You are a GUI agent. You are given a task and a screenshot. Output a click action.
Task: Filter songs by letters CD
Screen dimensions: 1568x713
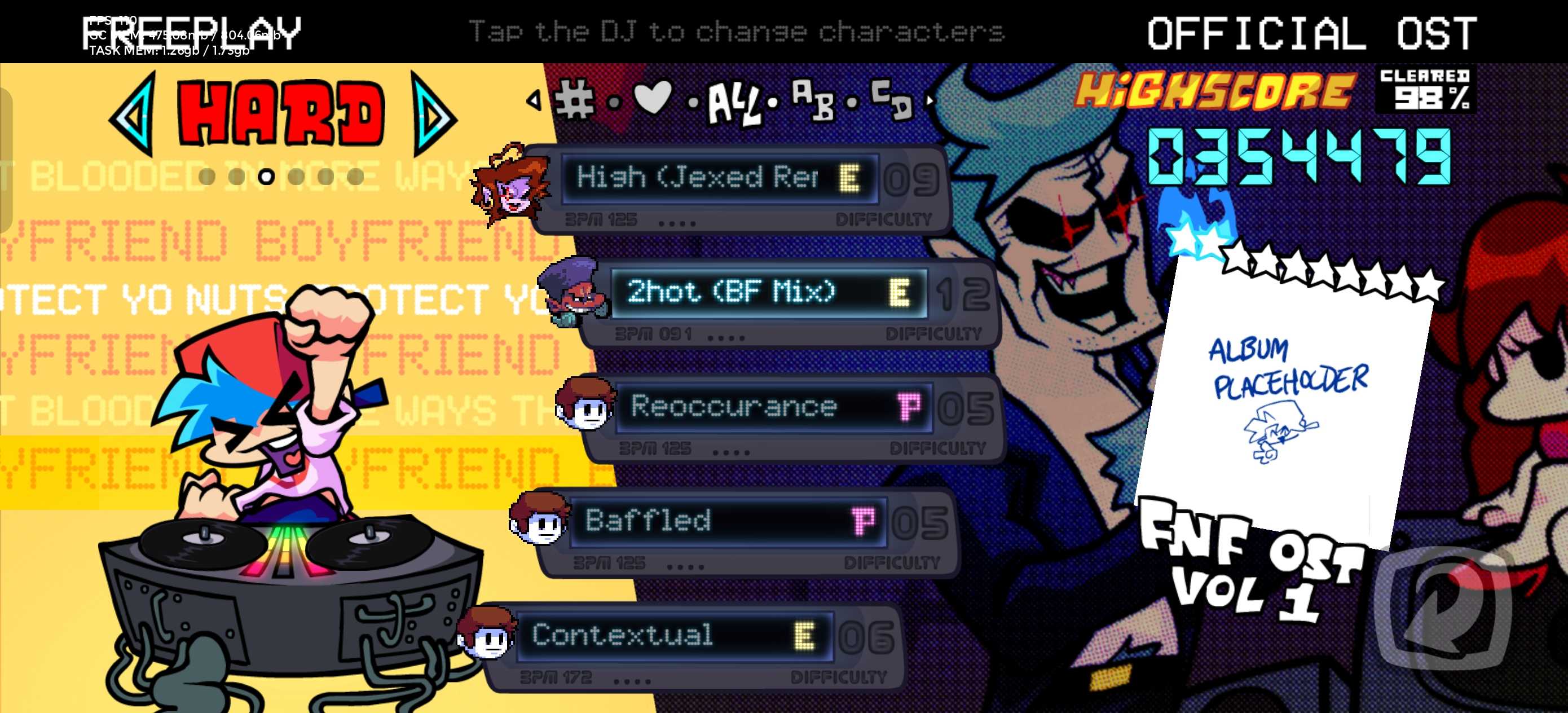coord(892,100)
